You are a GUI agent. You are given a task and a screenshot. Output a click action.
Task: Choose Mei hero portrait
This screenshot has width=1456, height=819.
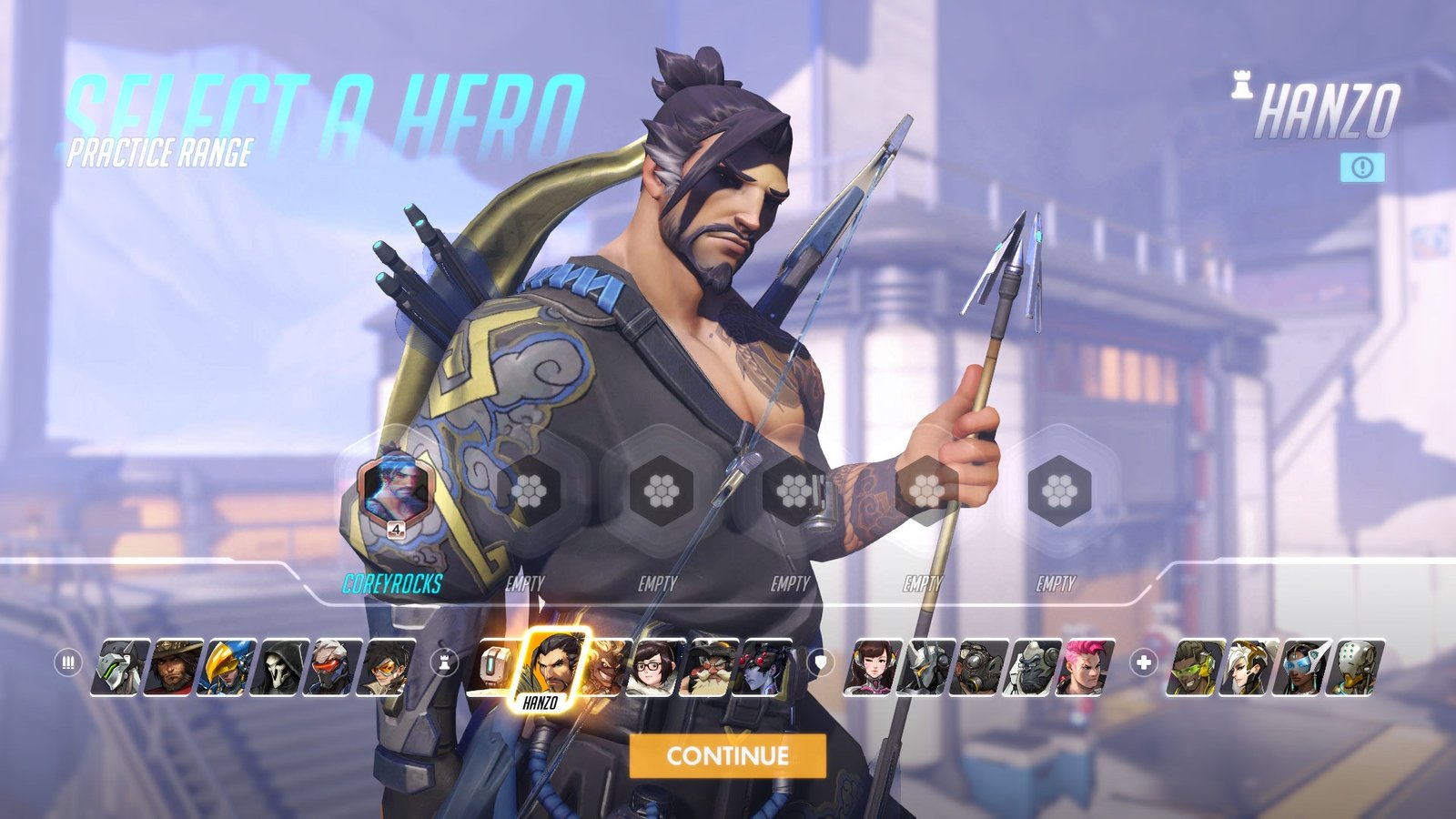coord(653,667)
